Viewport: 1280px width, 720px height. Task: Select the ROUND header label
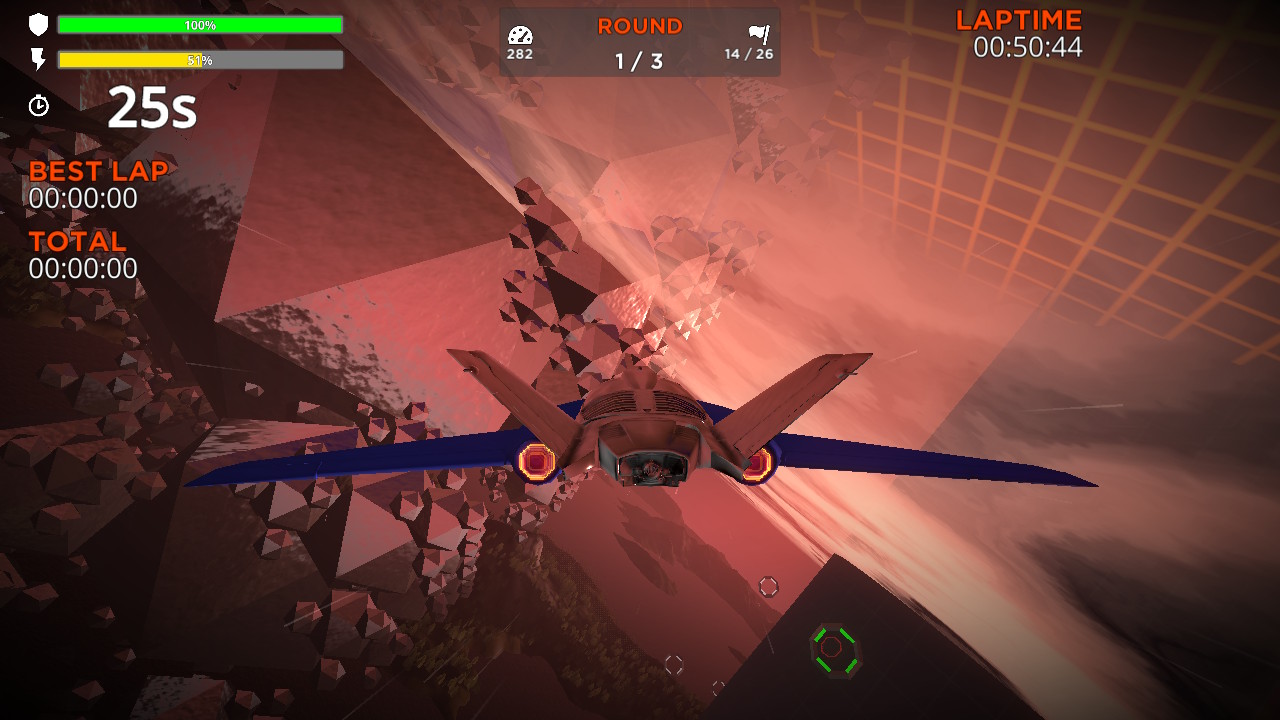640,26
